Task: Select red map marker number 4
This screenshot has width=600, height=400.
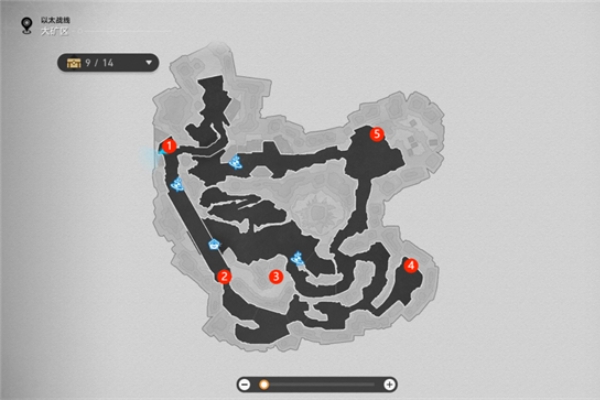Action: point(411,265)
